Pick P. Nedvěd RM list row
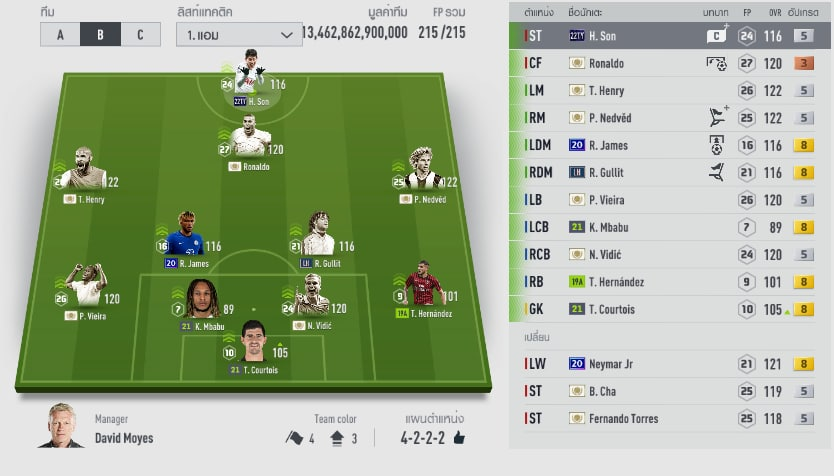This screenshot has width=834, height=476. [671, 118]
